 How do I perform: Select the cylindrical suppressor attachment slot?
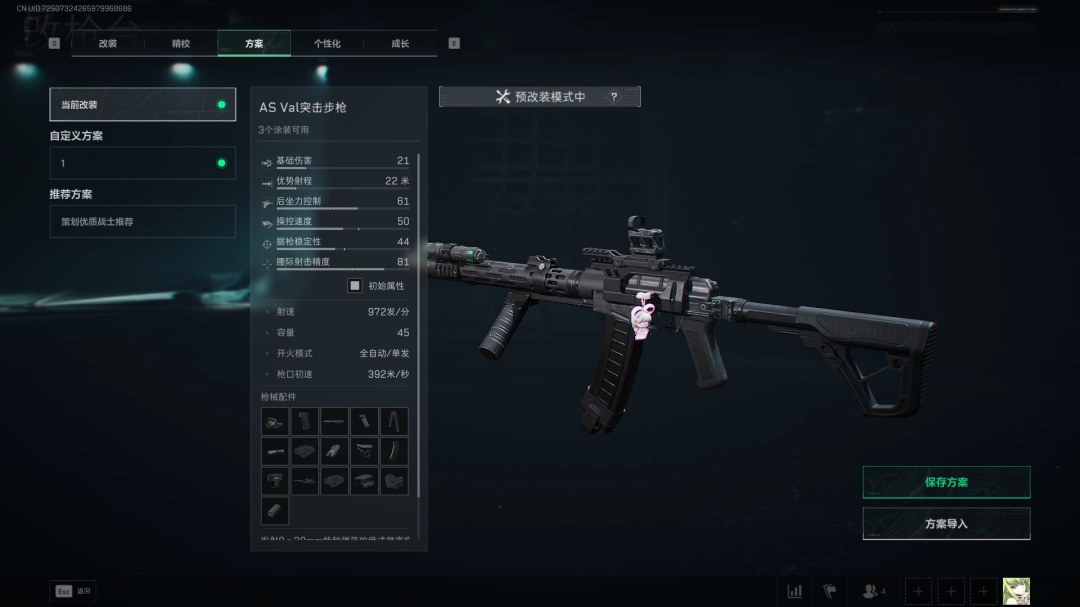coord(275,510)
